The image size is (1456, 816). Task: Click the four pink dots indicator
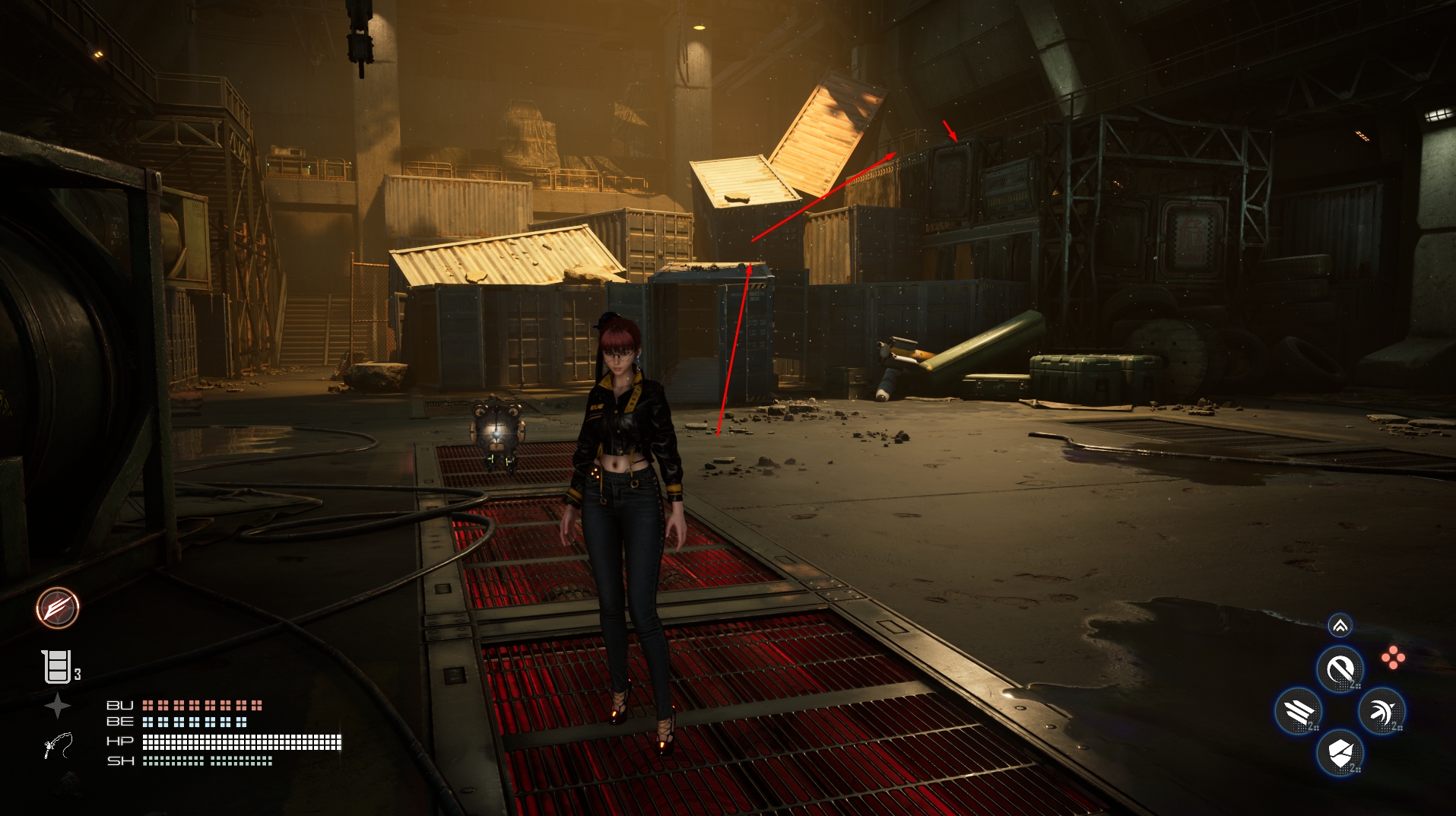tap(1393, 658)
